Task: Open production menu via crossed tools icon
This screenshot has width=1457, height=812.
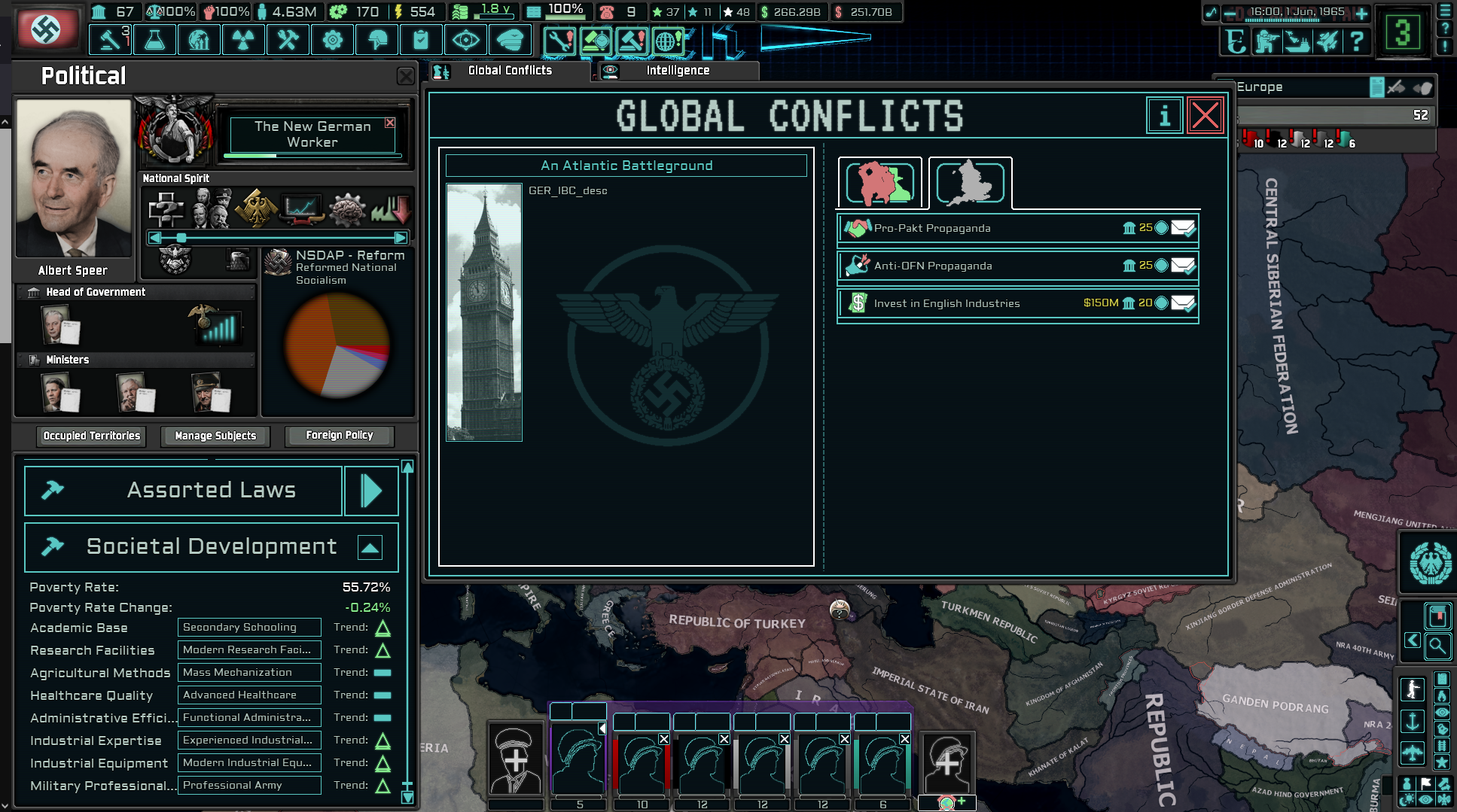Action: [288, 39]
